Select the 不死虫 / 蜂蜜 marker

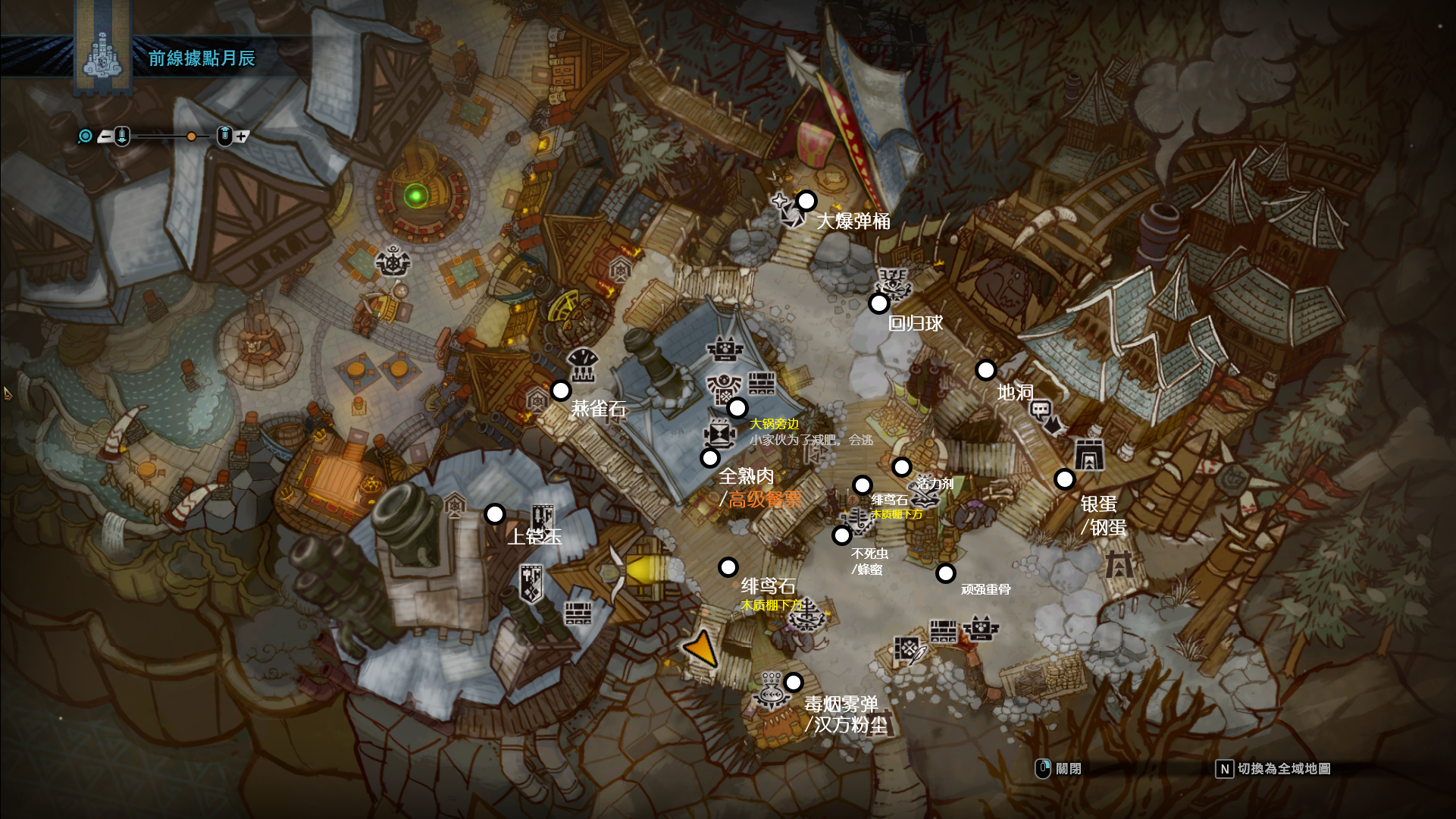point(841,535)
